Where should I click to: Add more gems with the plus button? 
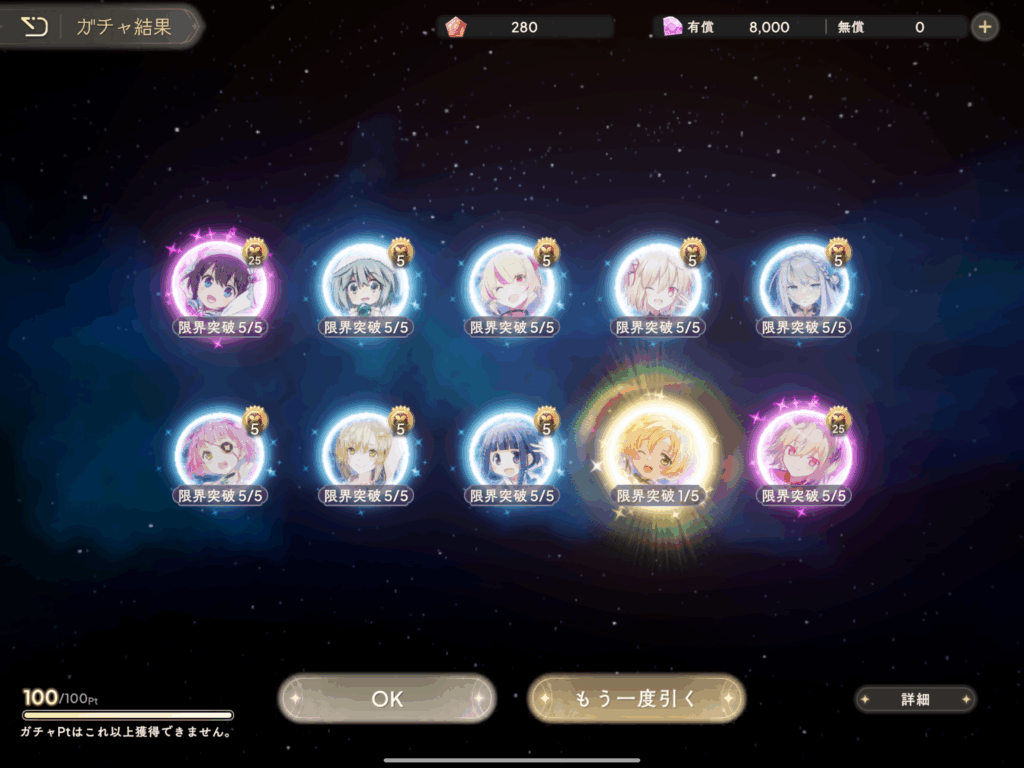(985, 27)
